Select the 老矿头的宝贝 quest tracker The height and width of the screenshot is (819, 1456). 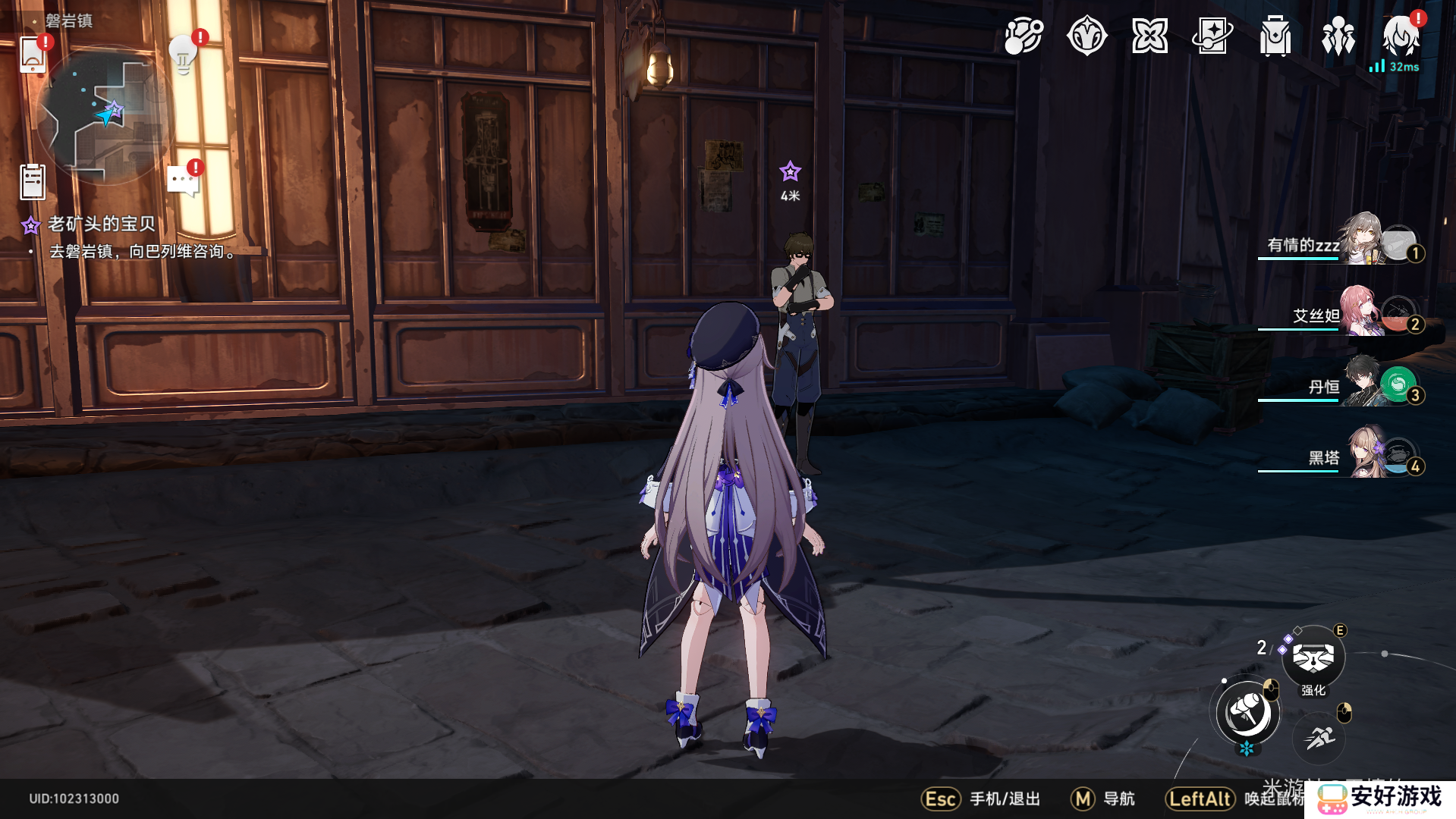(x=101, y=224)
